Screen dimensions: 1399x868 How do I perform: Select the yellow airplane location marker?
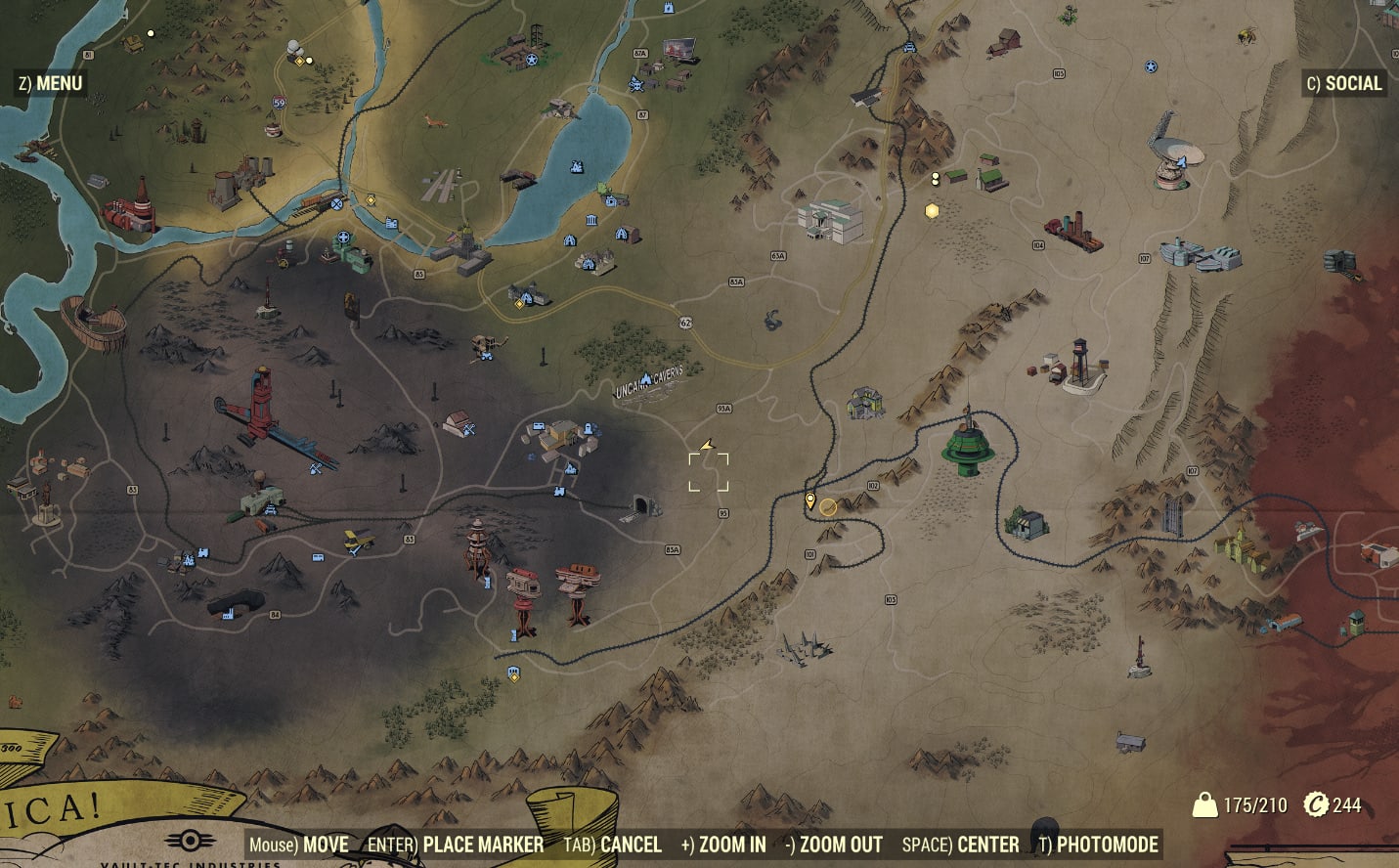coord(359,540)
